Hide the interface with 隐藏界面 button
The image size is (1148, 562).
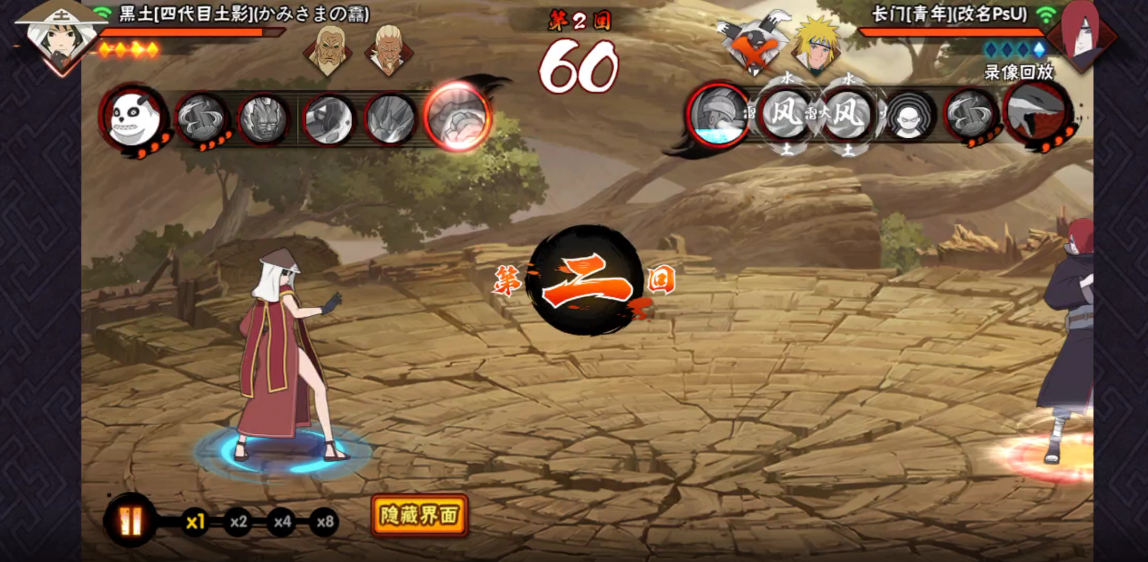[419, 515]
